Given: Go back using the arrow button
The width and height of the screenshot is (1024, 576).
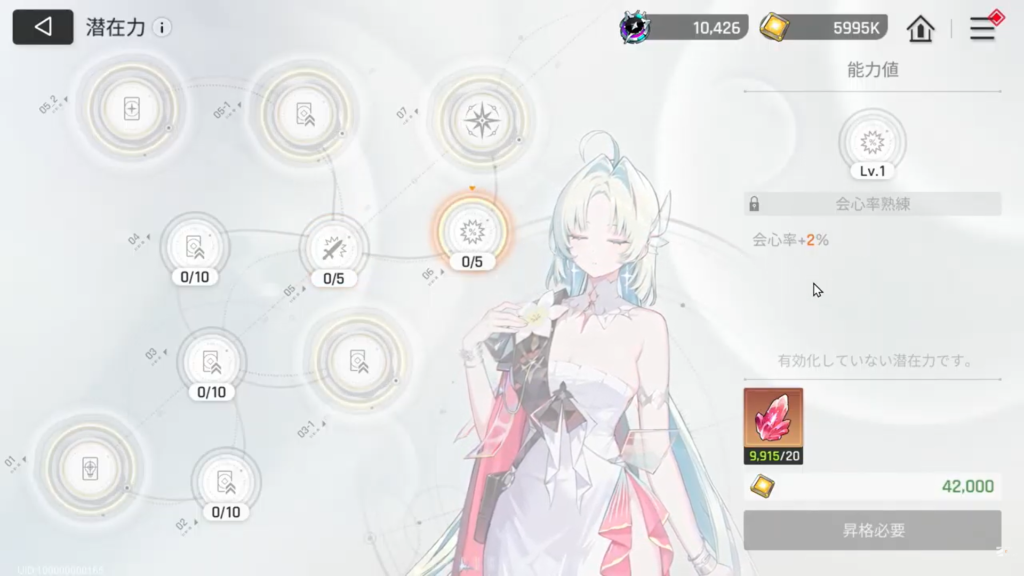Looking at the screenshot, I should pyautogui.click(x=43, y=27).
